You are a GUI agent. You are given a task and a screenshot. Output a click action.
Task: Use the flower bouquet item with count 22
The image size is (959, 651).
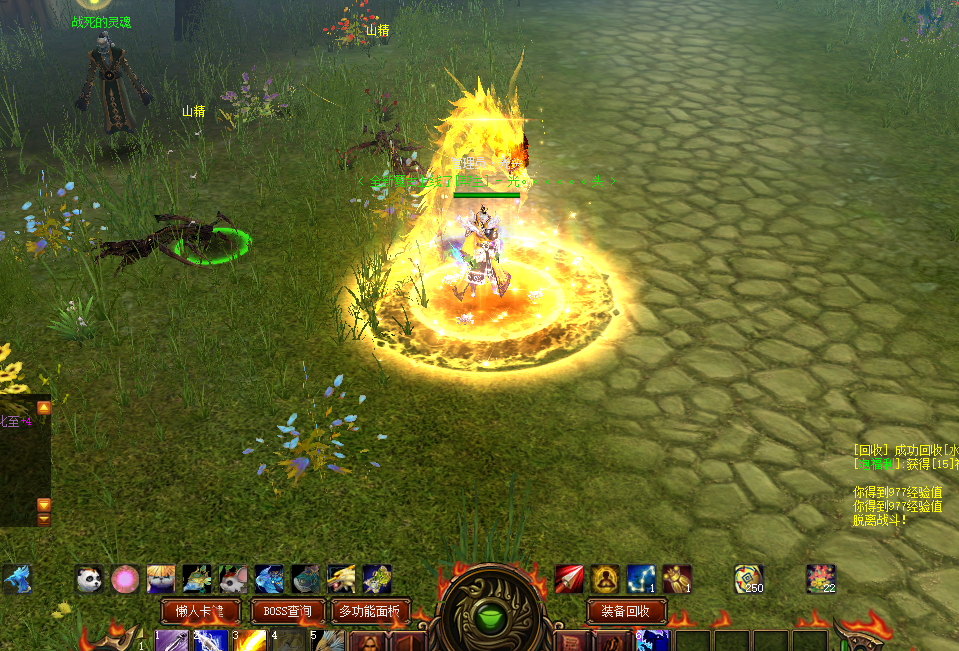coord(820,579)
